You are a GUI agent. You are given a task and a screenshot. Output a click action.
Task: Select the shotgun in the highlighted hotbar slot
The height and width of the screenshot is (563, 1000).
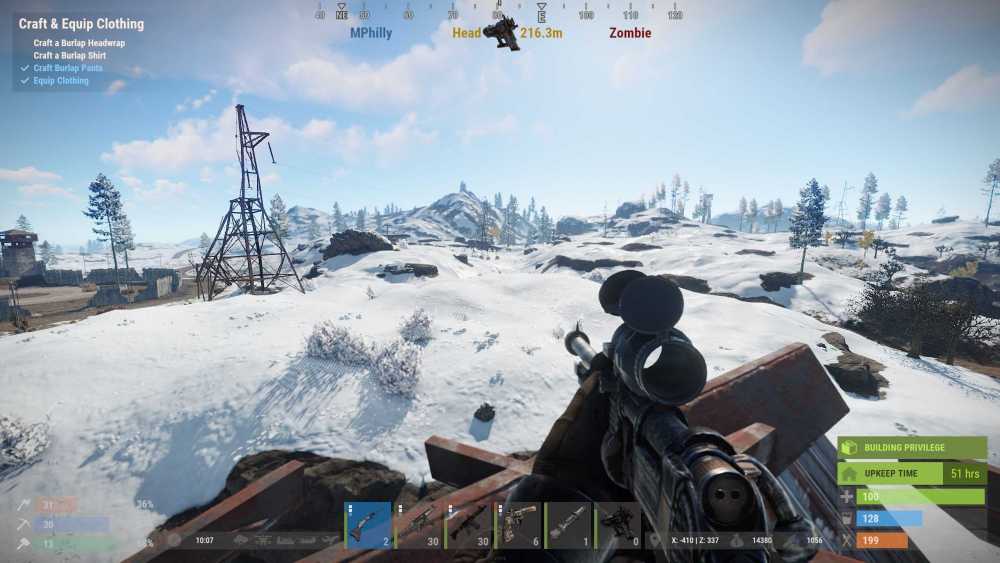click(x=368, y=524)
